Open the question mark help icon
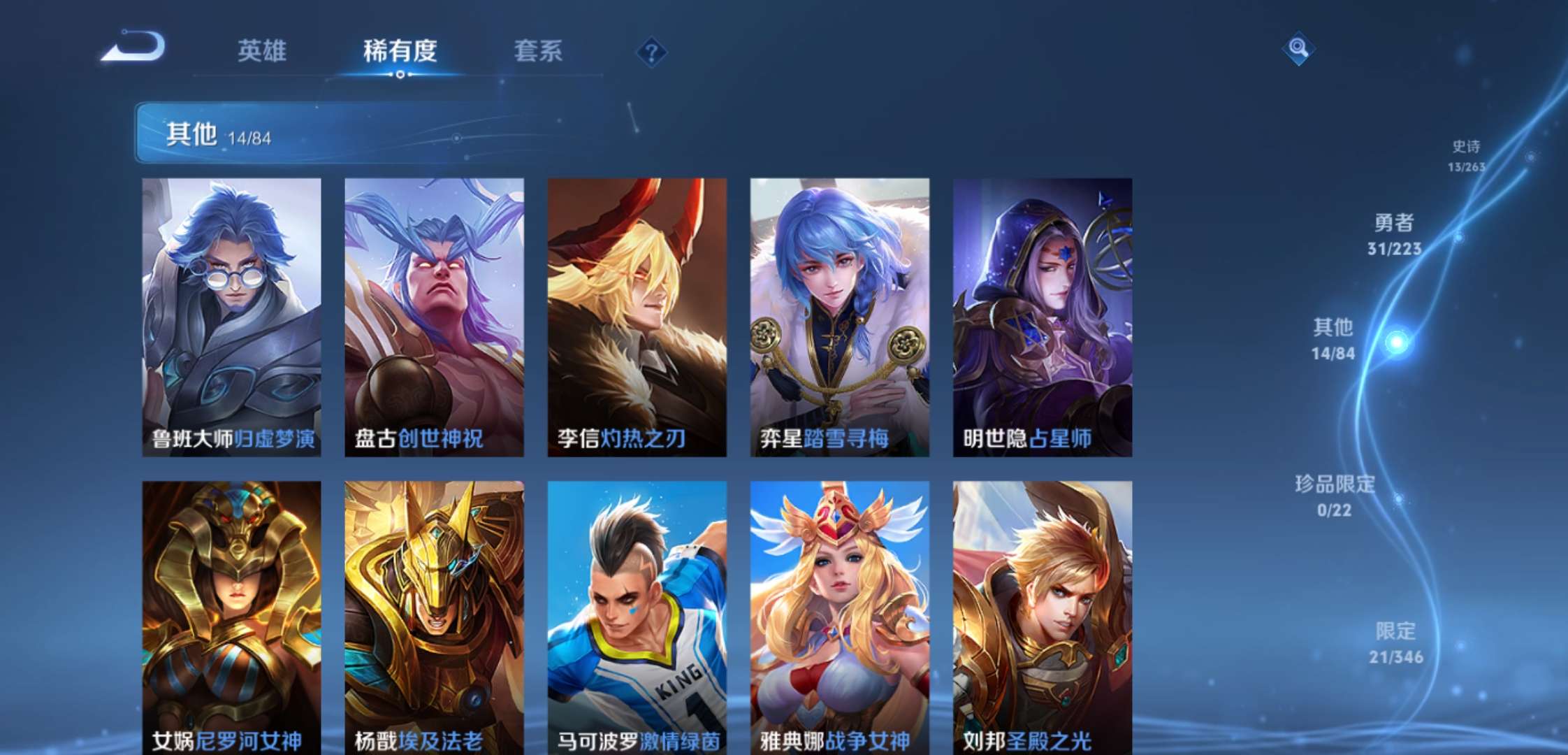 pyautogui.click(x=651, y=52)
